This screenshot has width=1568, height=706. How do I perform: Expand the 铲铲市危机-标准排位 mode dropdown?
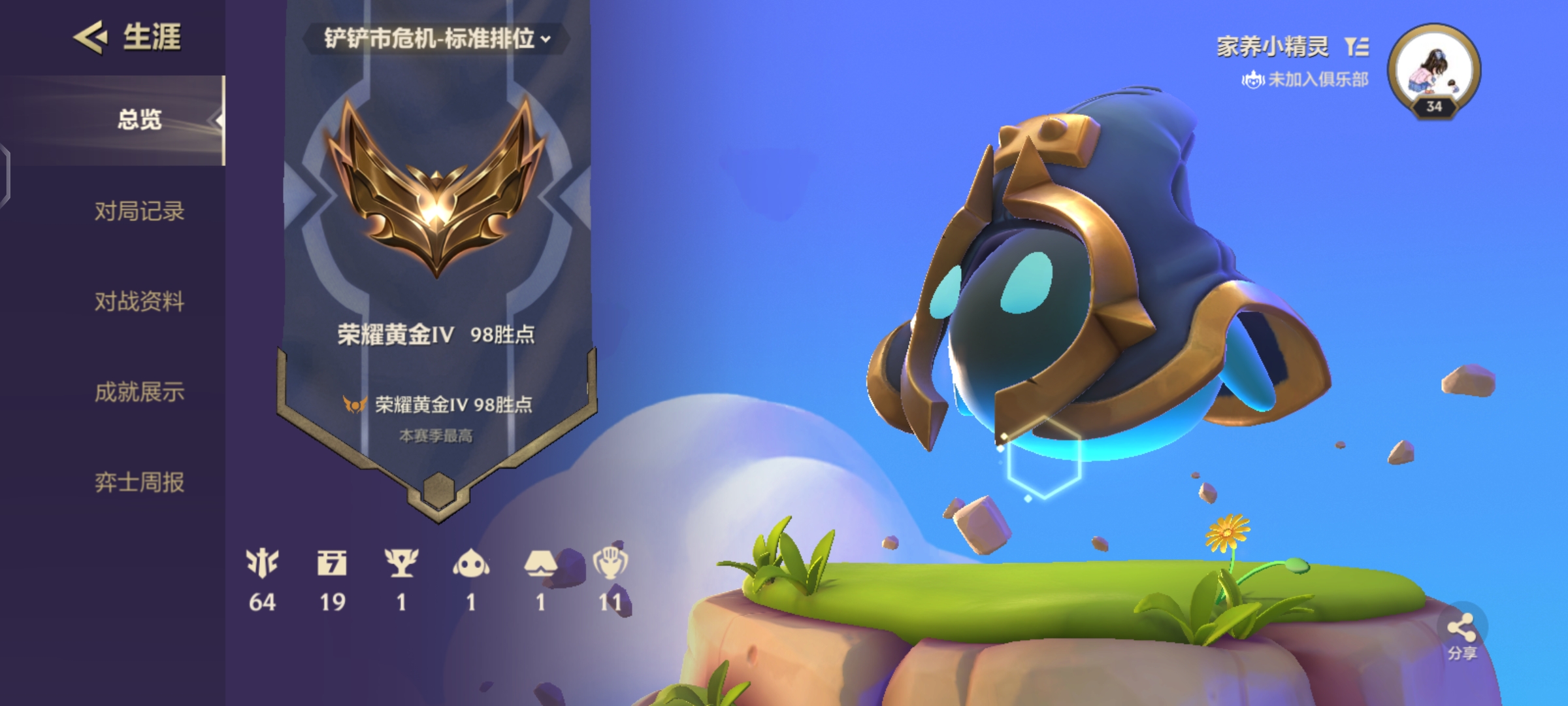coord(436,39)
